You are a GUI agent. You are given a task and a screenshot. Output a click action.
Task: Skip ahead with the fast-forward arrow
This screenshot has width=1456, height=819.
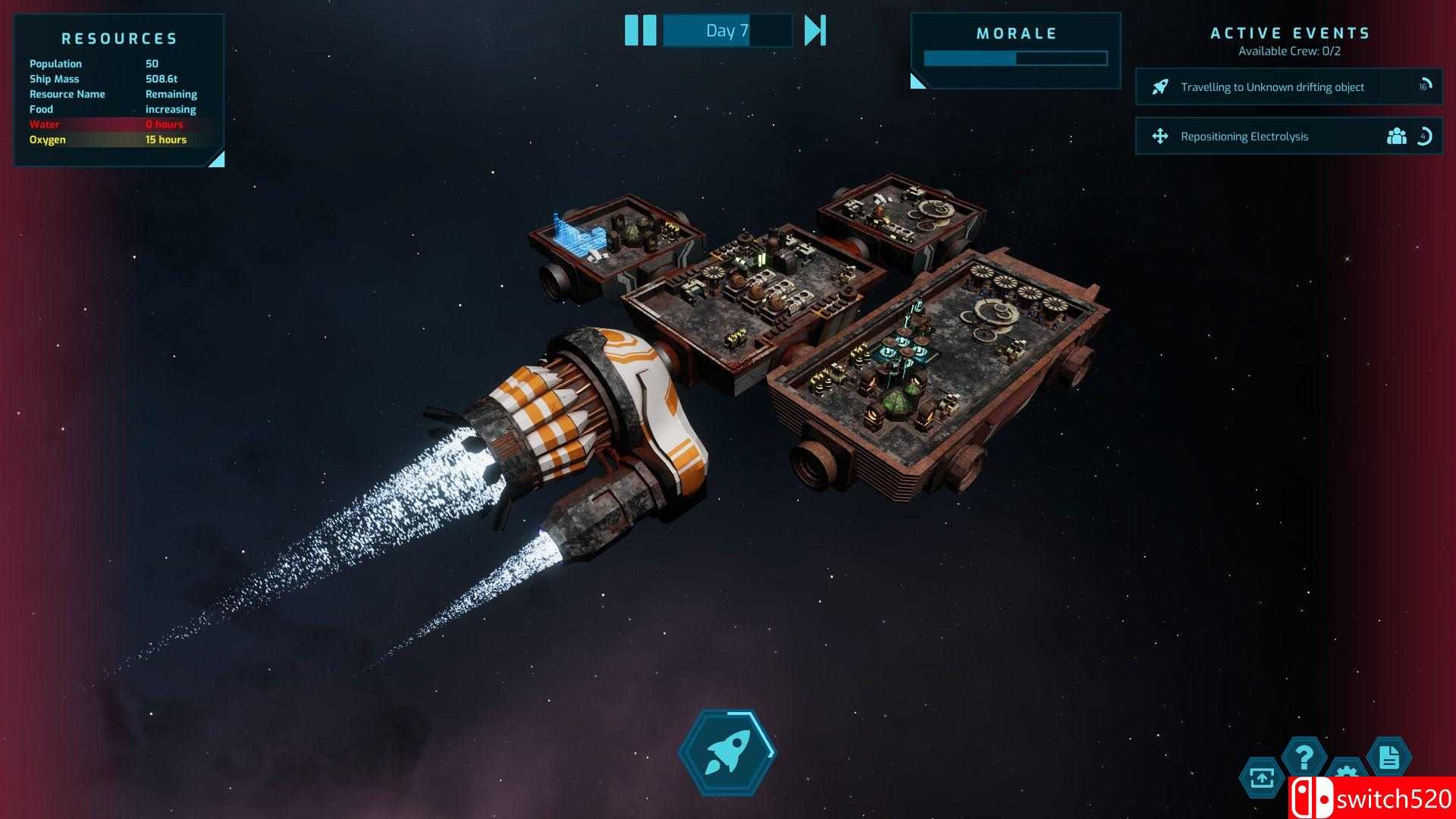coord(814,30)
